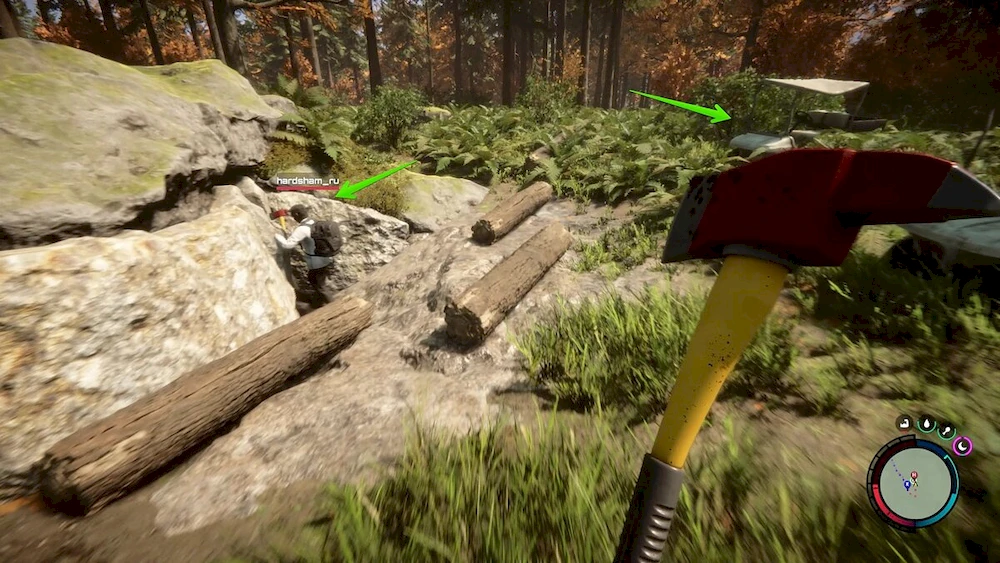The height and width of the screenshot is (563, 1000).
Task: Click the drumstick hunger icon
Action: click(x=945, y=429)
